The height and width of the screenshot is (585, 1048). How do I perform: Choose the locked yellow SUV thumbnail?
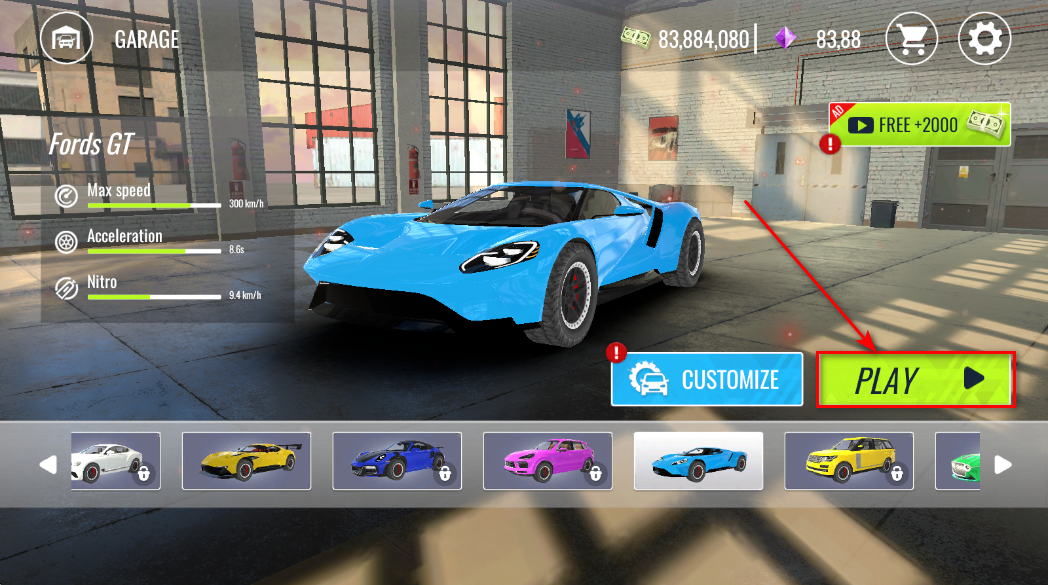(848, 461)
